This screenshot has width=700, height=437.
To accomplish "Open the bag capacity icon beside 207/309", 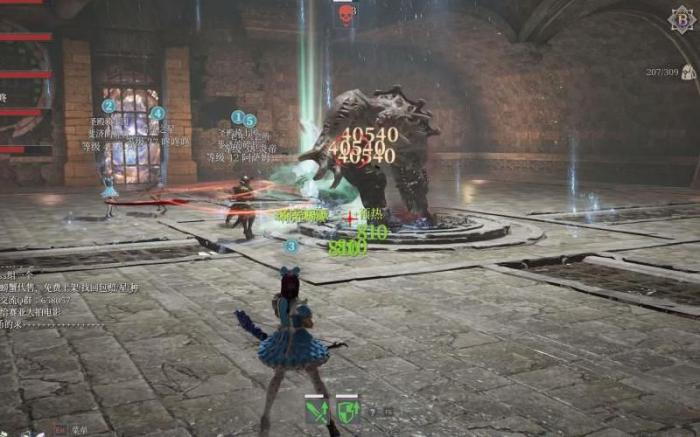I will (x=687, y=72).
